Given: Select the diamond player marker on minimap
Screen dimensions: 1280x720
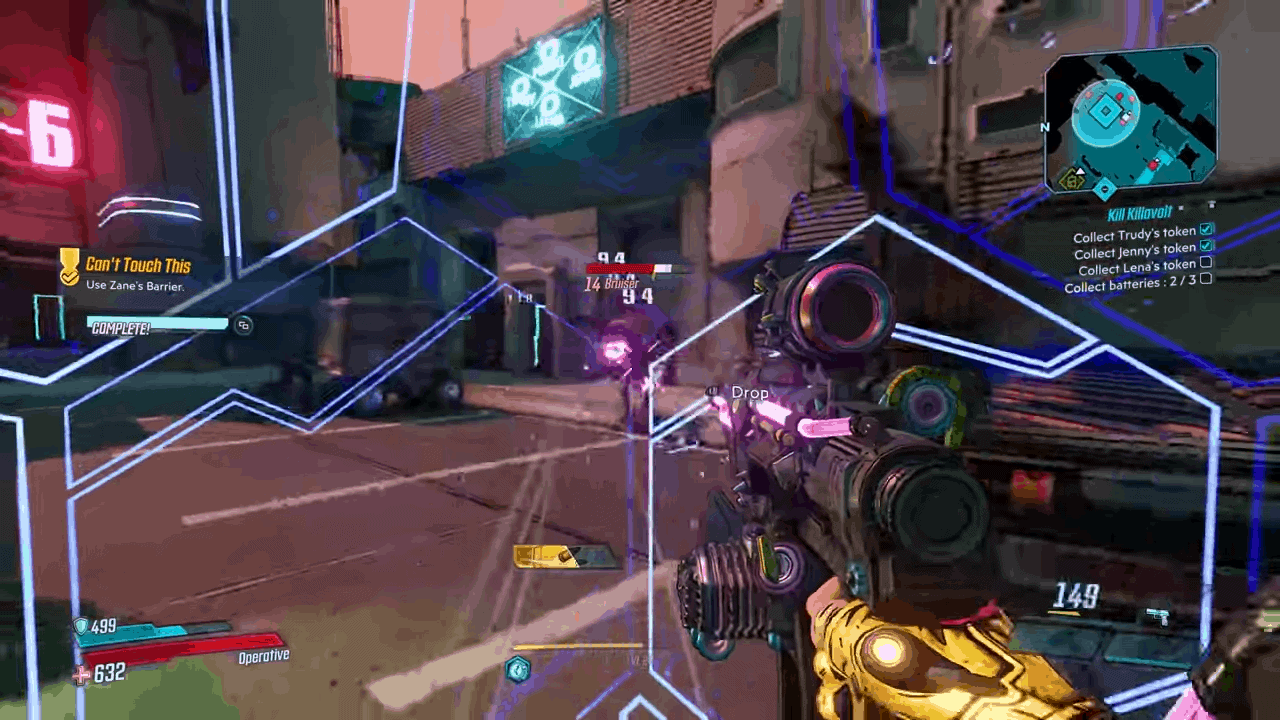Looking at the screenshot, I should [1104, 109].
